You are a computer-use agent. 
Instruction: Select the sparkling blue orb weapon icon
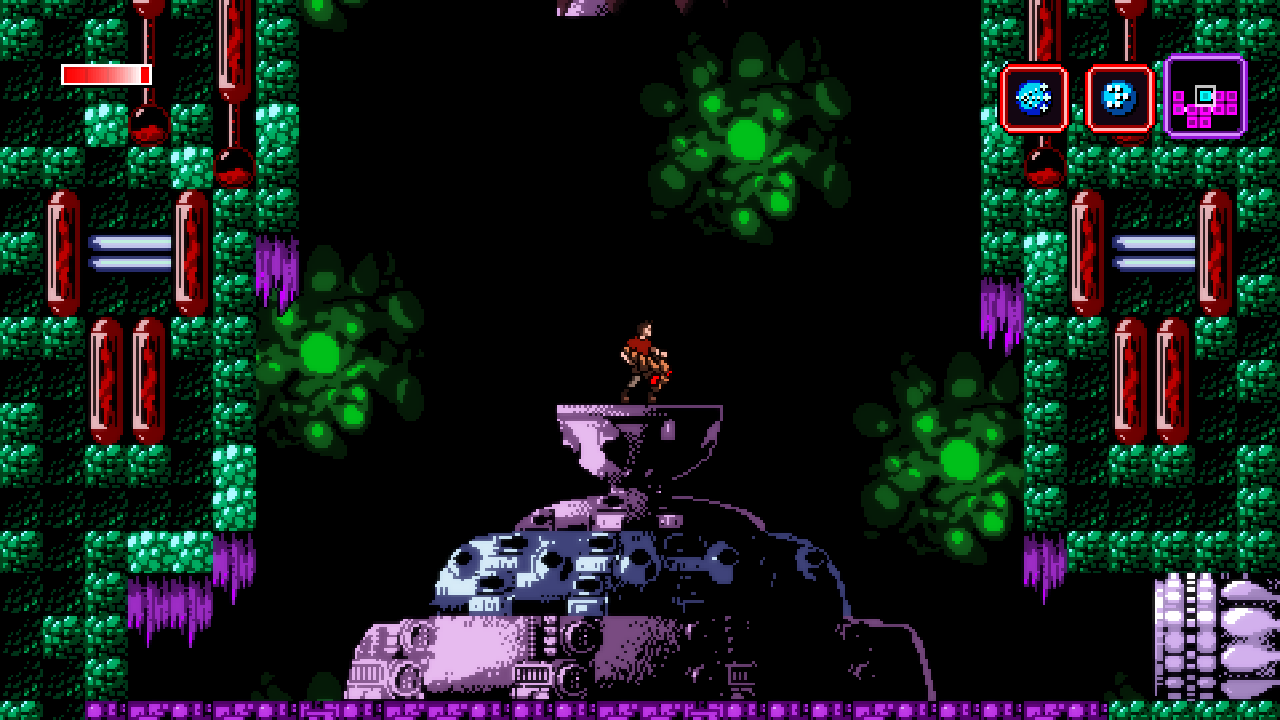click(1035, 97)
